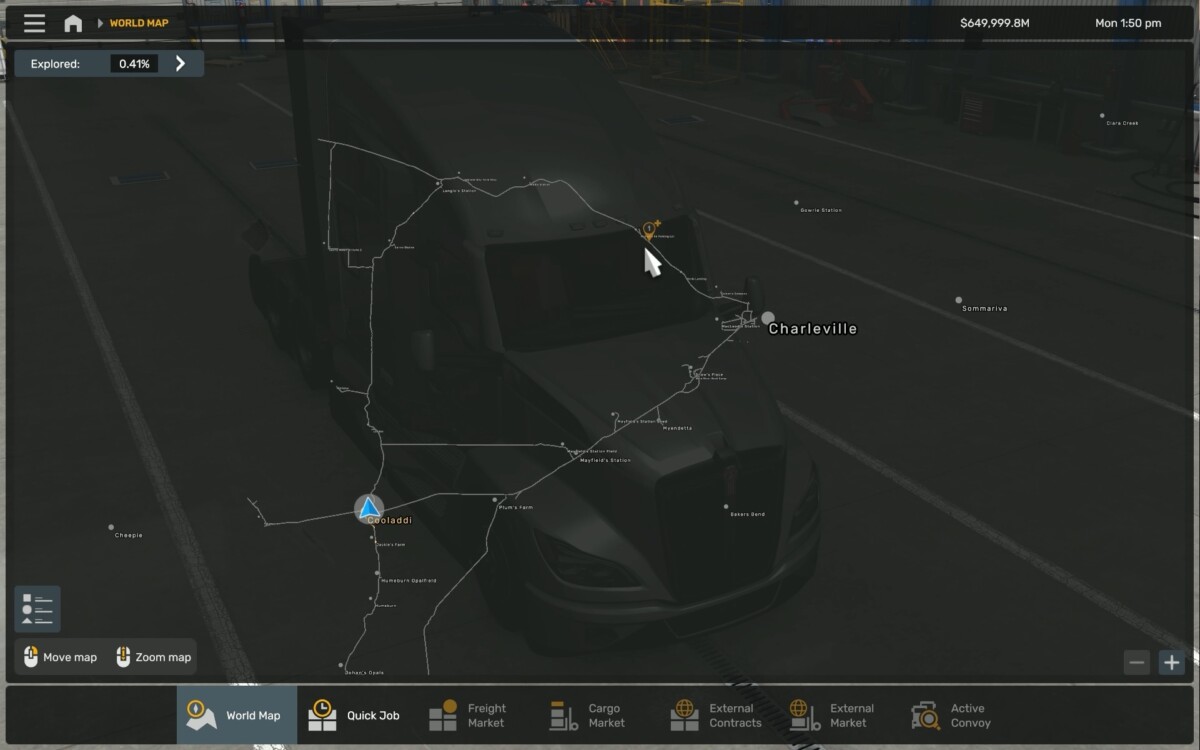Zoom in the map with plus button

point(1171,662)
